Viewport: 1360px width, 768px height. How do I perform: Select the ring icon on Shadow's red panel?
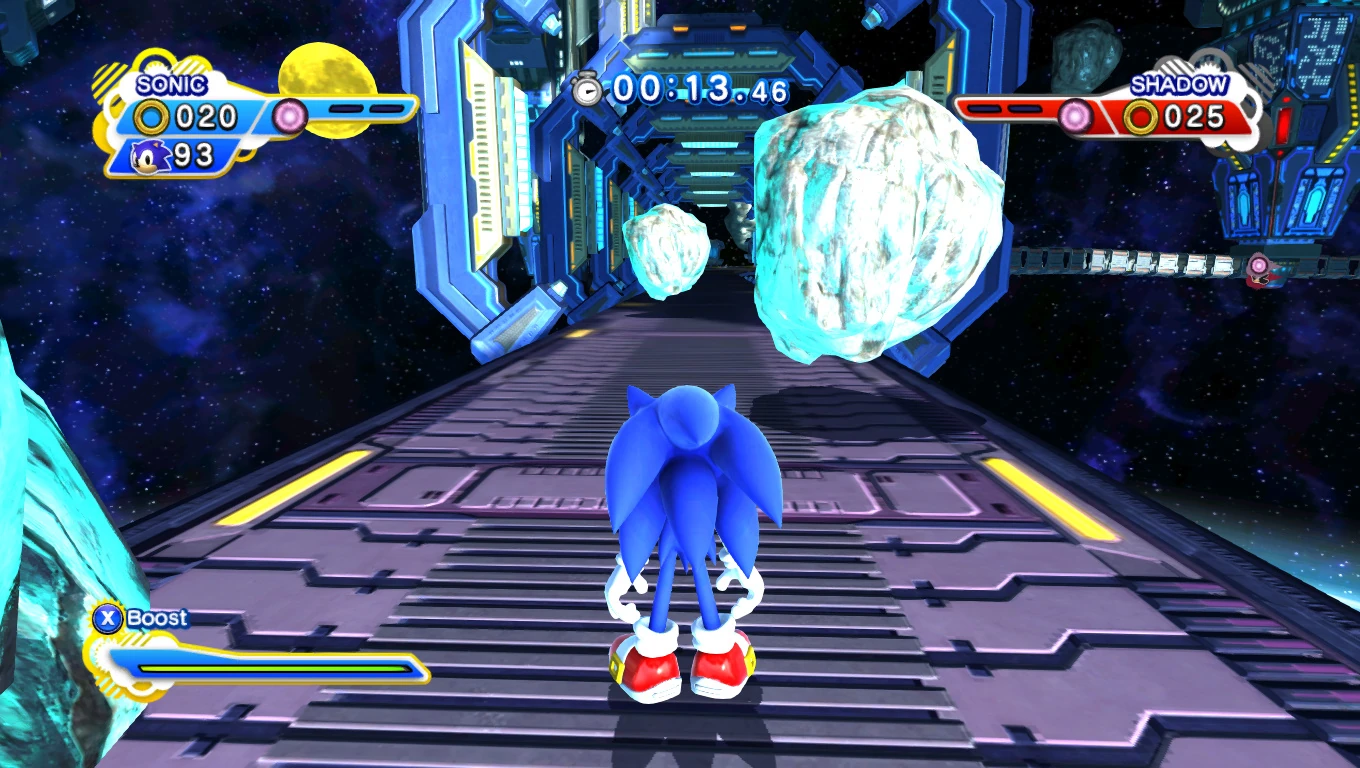click(x=1140, y=118)
